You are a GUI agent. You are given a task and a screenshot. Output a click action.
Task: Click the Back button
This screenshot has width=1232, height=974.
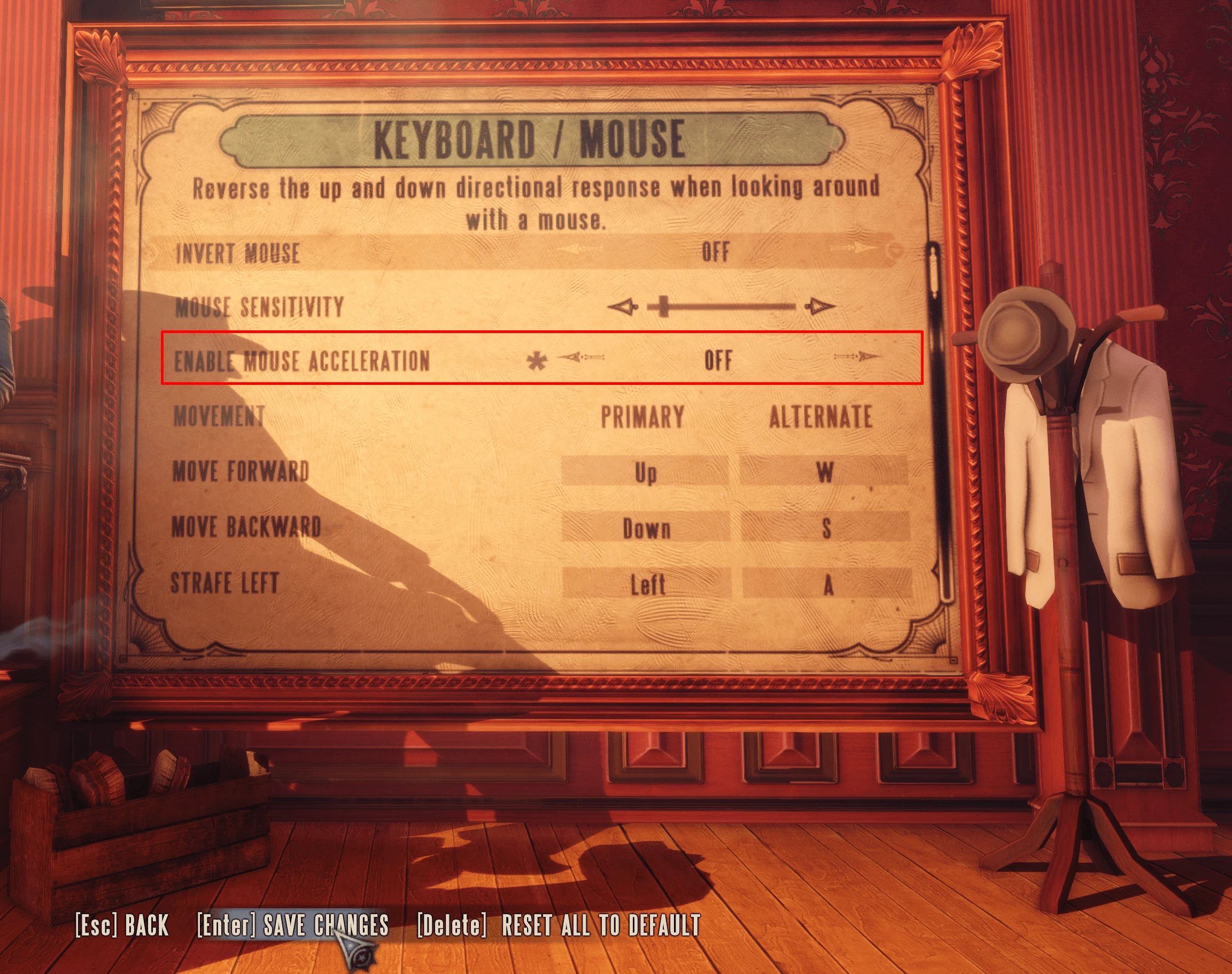122,925
